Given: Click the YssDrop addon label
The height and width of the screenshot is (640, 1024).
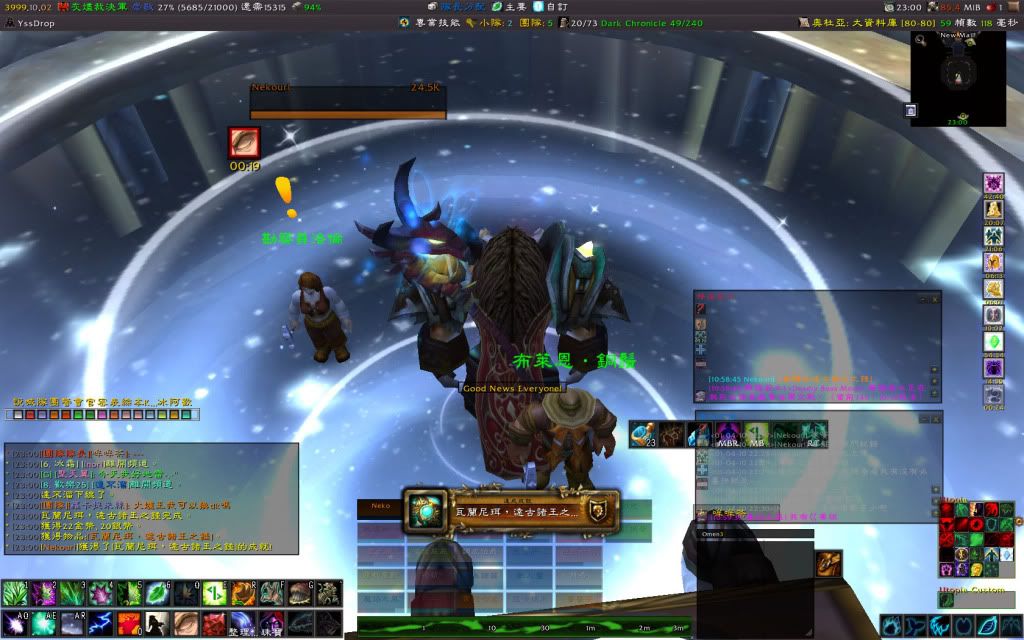Looking at the screenshot, I should click(34, 22).
